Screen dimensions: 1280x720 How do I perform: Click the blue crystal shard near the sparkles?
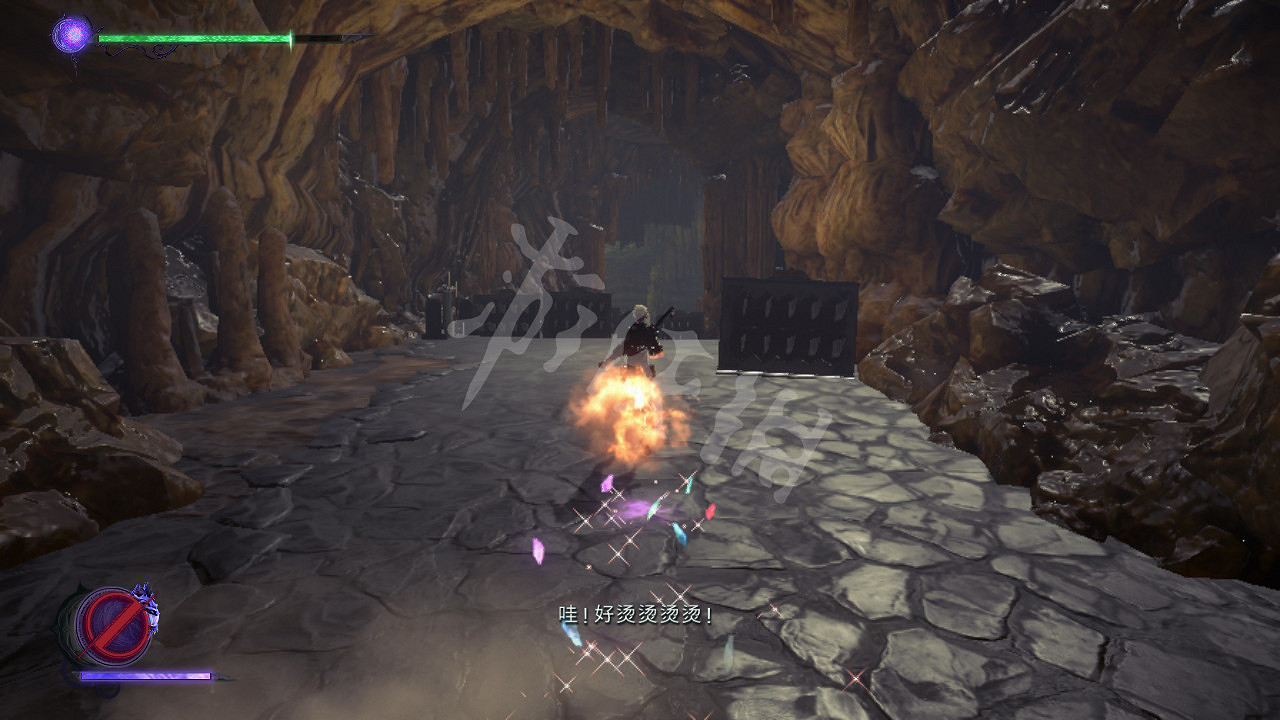tap(679, 535)
